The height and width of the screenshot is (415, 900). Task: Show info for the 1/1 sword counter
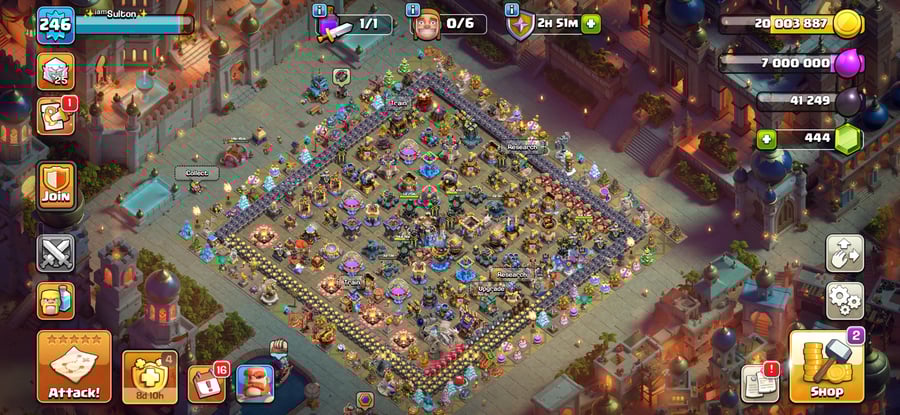(321, 10)
